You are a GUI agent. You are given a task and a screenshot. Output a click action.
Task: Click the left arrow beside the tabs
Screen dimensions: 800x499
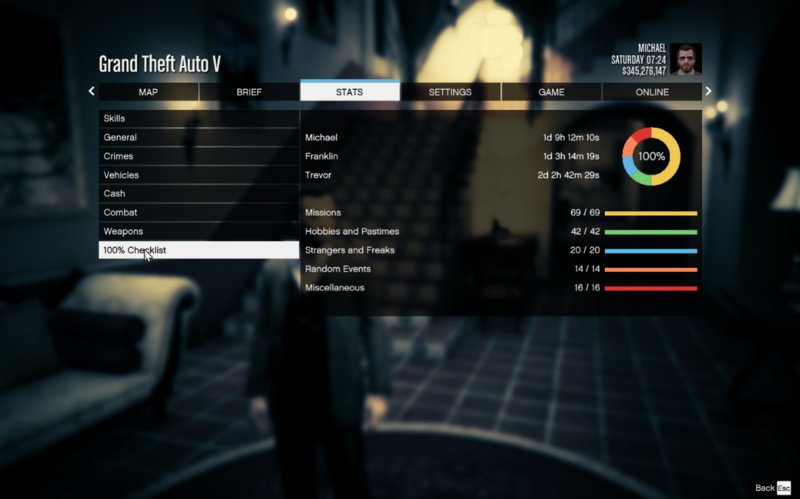[91, 91]
